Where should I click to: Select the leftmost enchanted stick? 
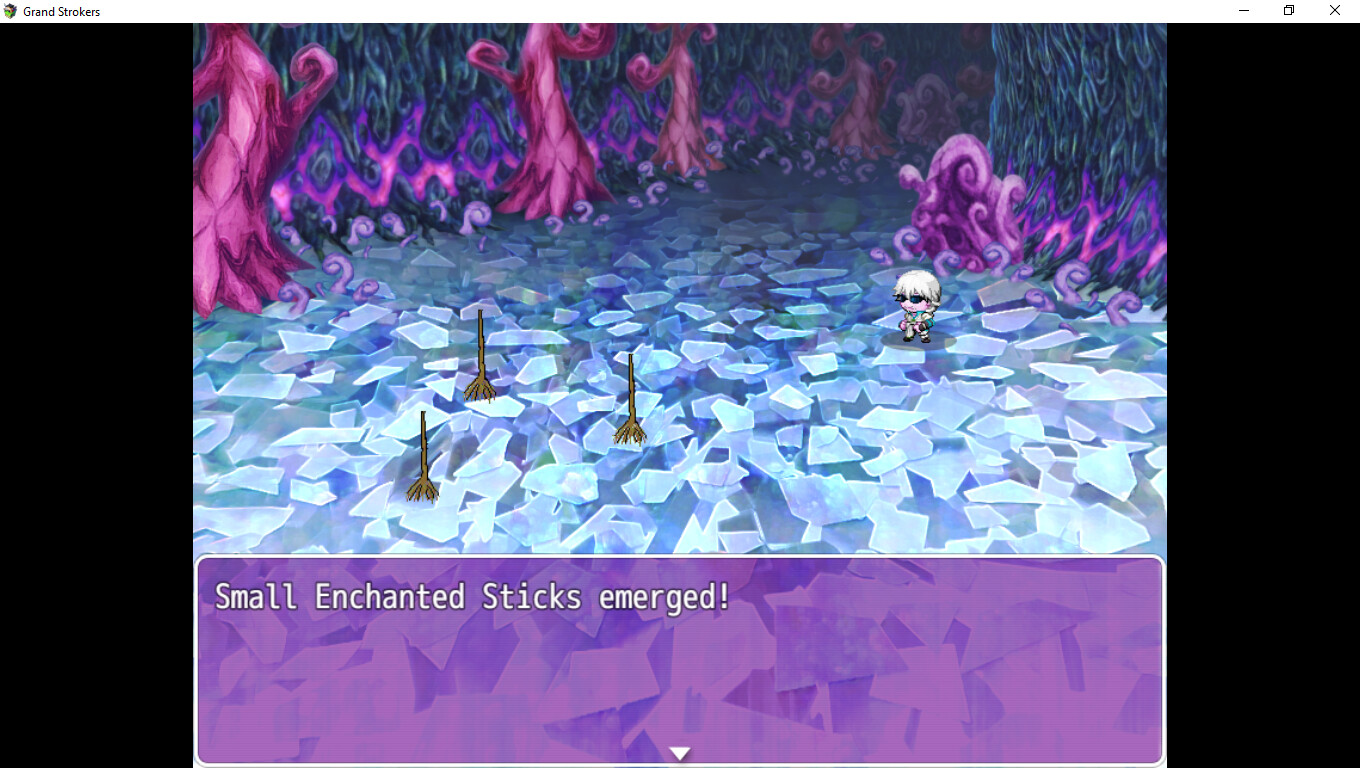[422, 460]
